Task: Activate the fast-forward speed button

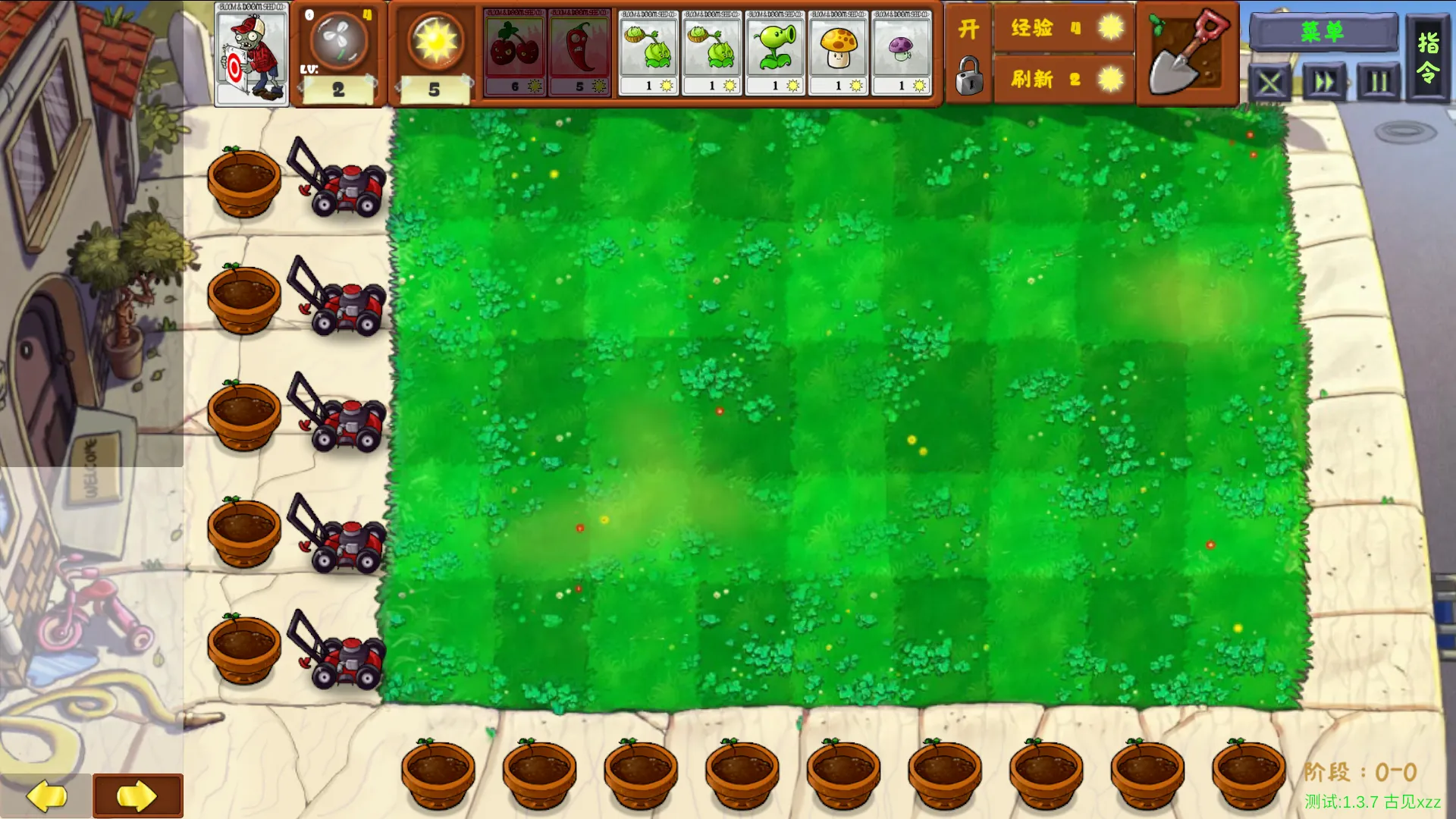Action: pos(1324,81)
